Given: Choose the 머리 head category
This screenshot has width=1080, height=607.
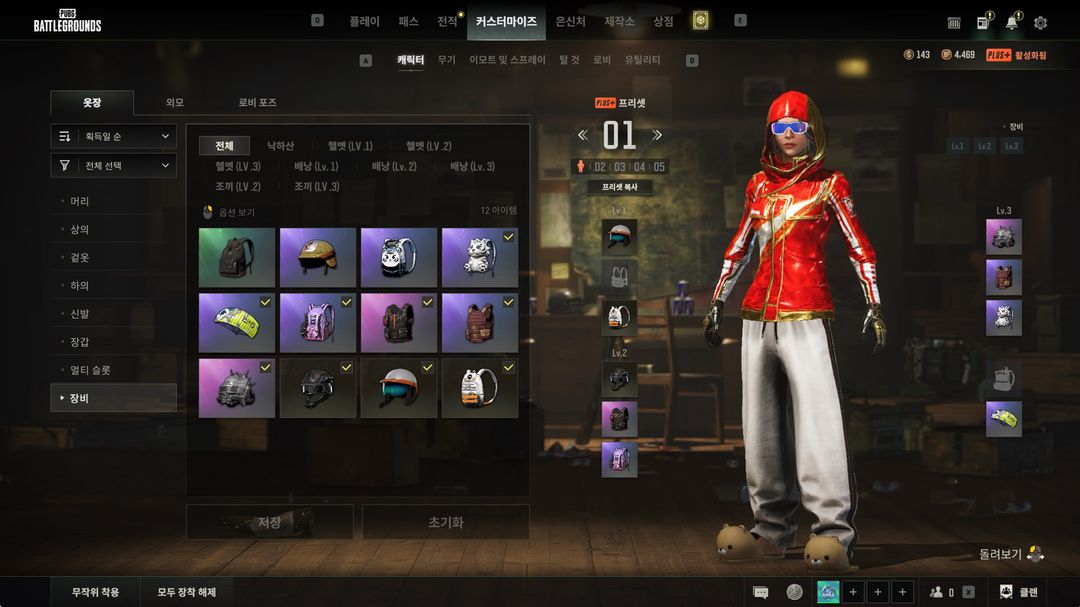Looking at the screenshot, I should pyautogui.click(x=80, y=202).
